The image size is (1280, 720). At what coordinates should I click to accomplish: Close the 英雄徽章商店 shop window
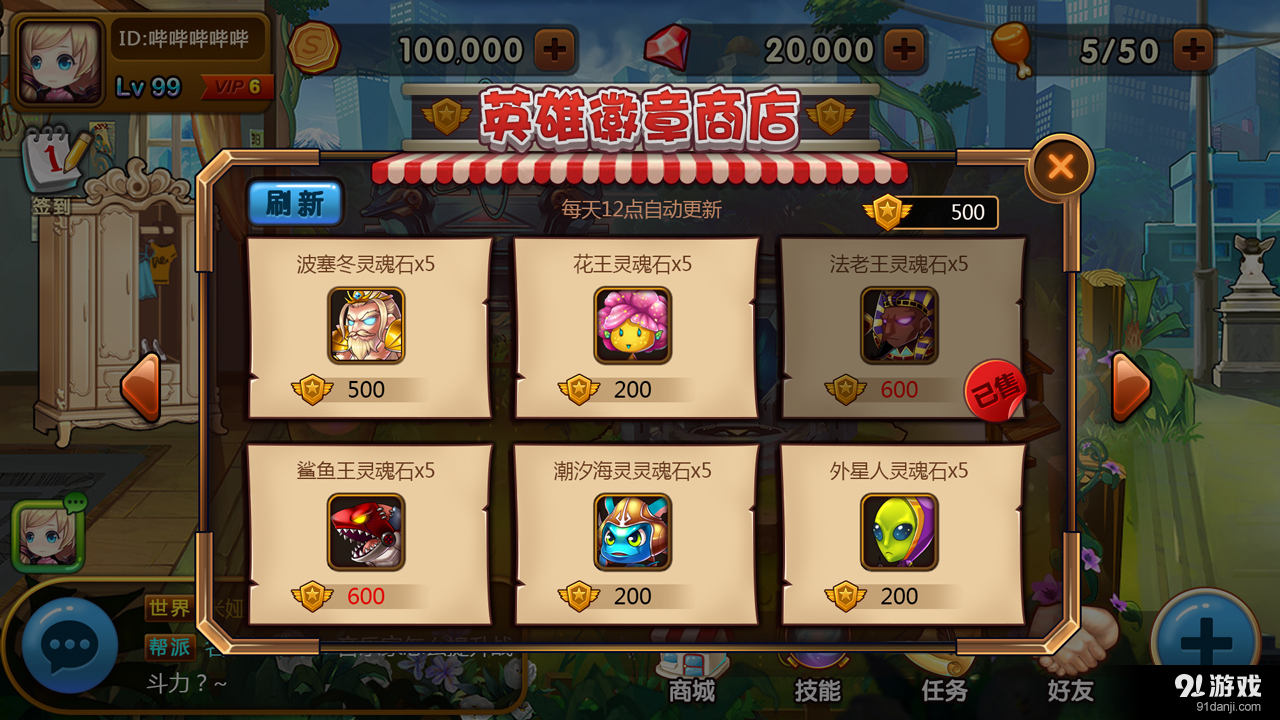coord(1060,165)
